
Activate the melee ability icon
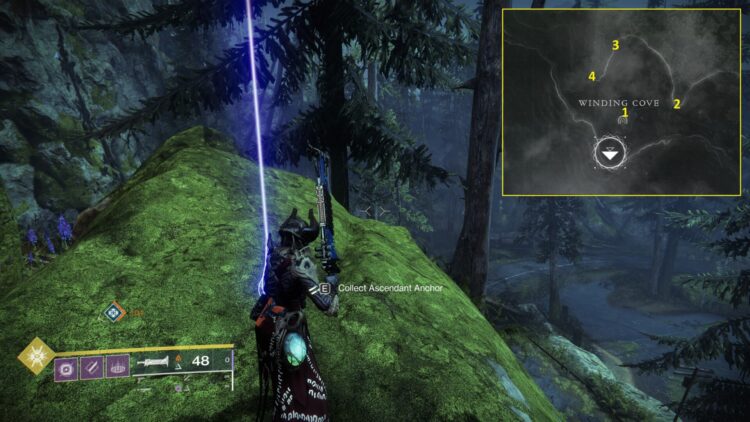[91, 368]
